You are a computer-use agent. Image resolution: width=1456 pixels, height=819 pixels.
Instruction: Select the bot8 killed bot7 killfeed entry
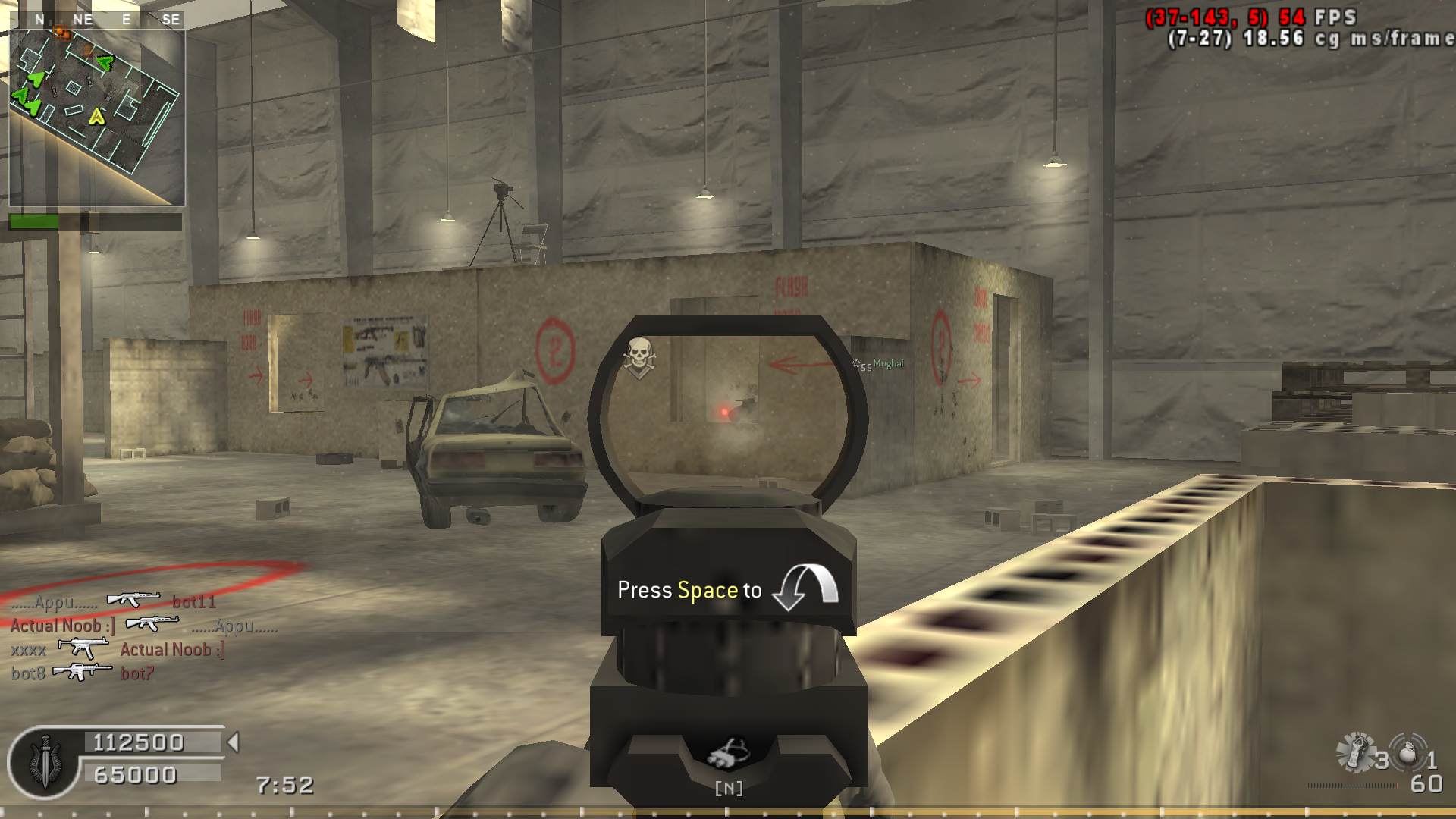83,673
